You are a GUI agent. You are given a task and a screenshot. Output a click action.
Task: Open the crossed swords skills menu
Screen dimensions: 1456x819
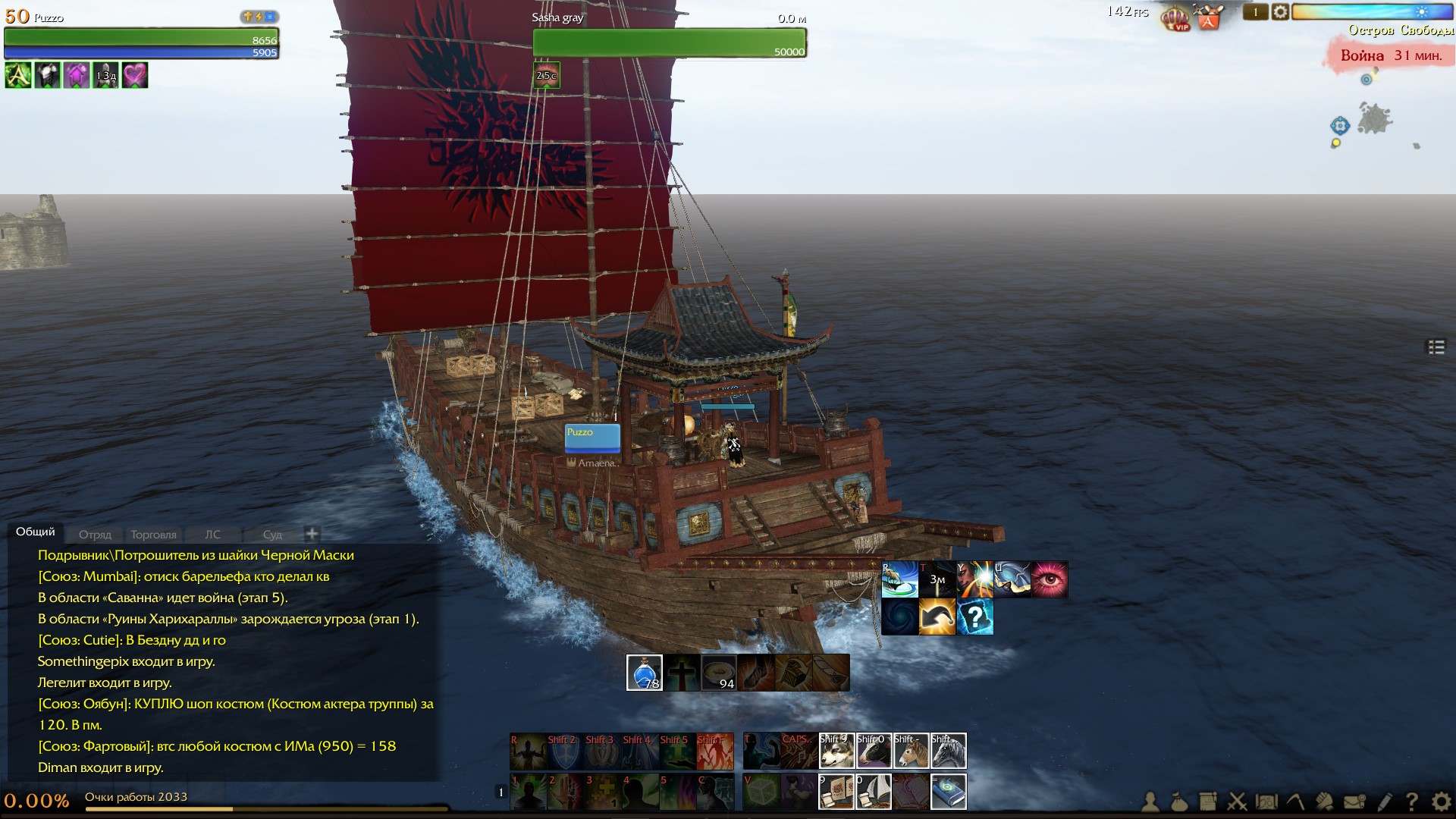click(x=1238, y=802)
